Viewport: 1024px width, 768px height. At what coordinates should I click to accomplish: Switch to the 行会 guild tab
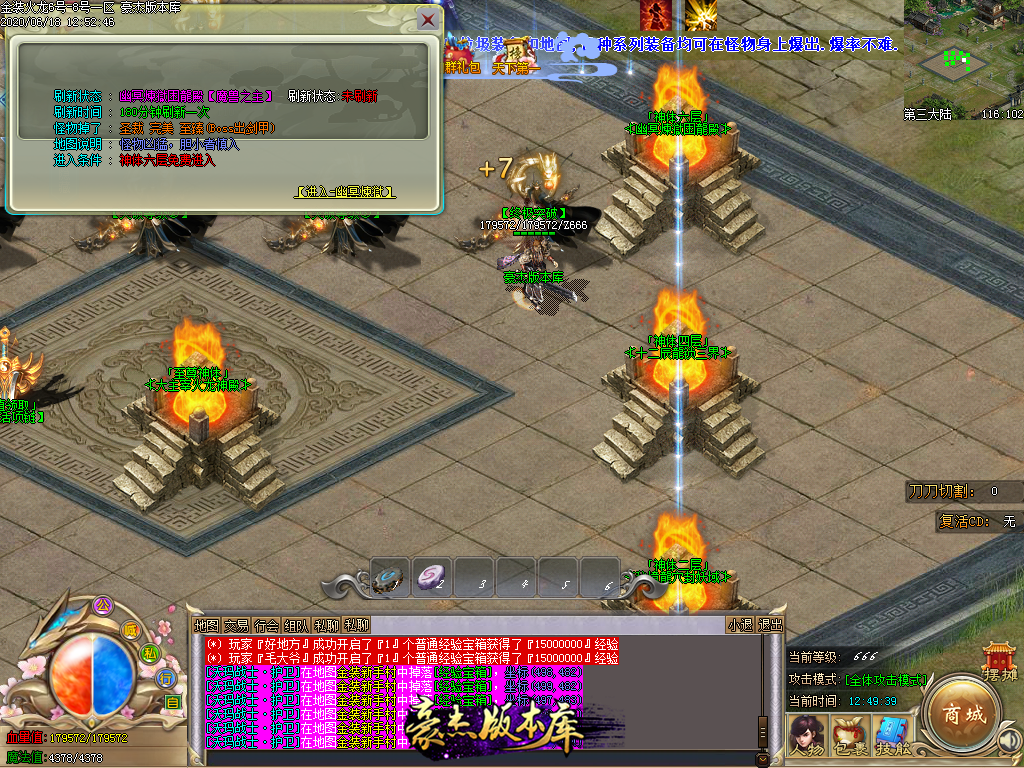266,625
